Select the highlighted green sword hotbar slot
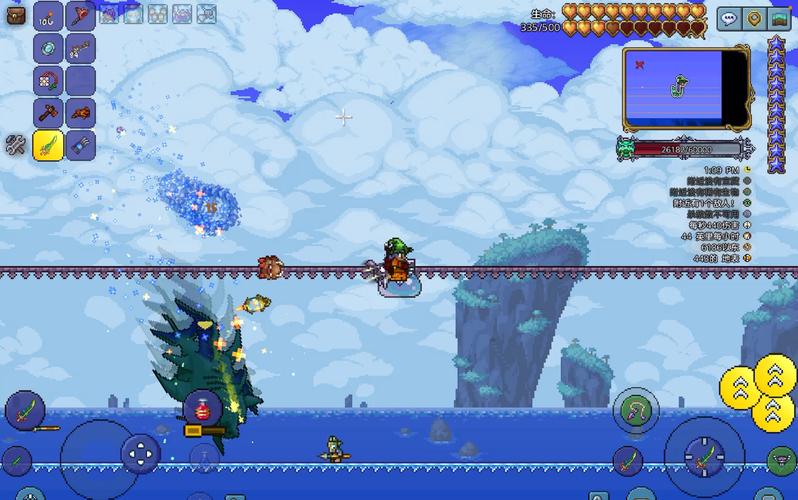 pos(49,145)
